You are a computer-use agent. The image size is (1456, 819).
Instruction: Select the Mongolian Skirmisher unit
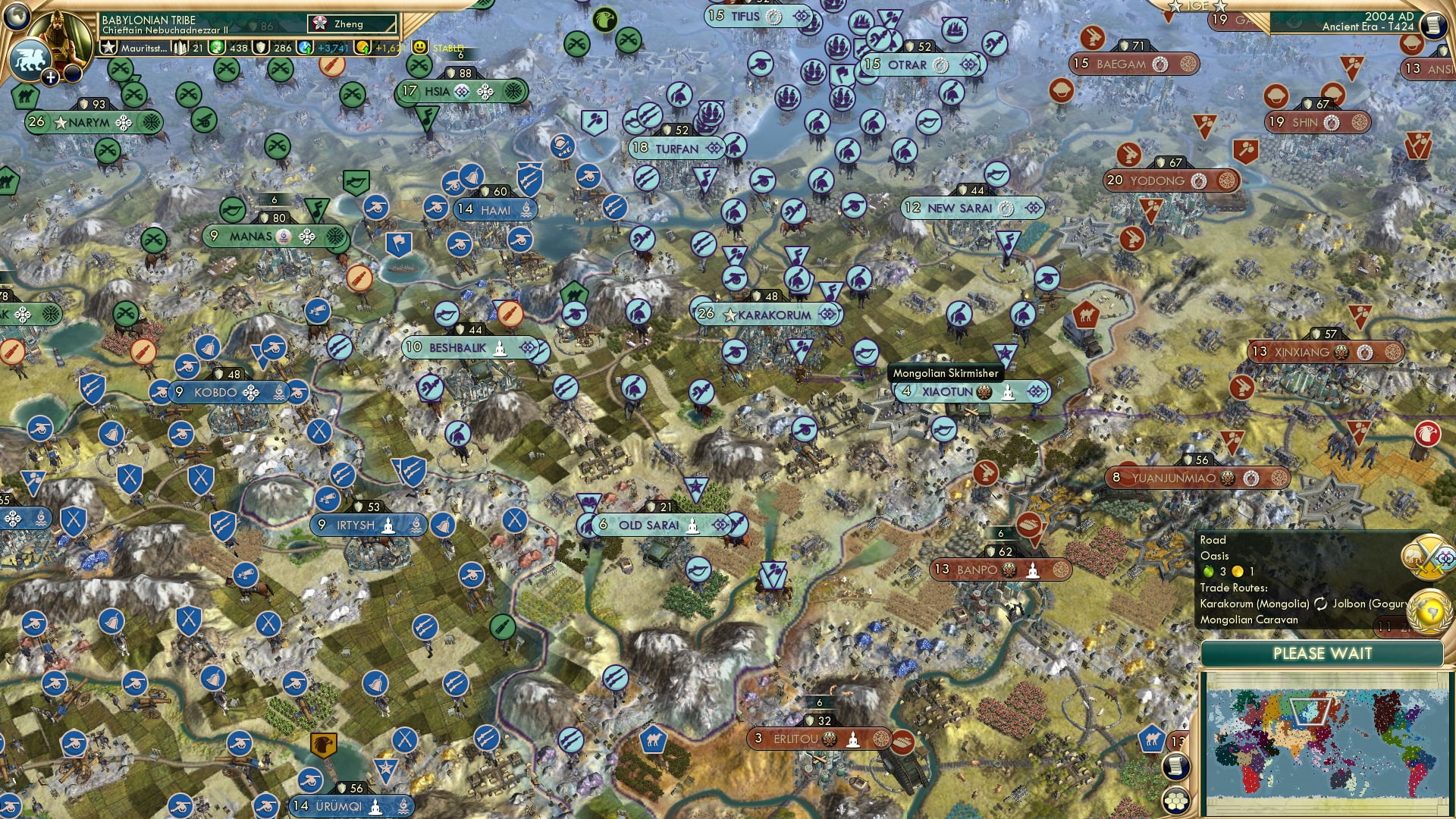(945, 374)
